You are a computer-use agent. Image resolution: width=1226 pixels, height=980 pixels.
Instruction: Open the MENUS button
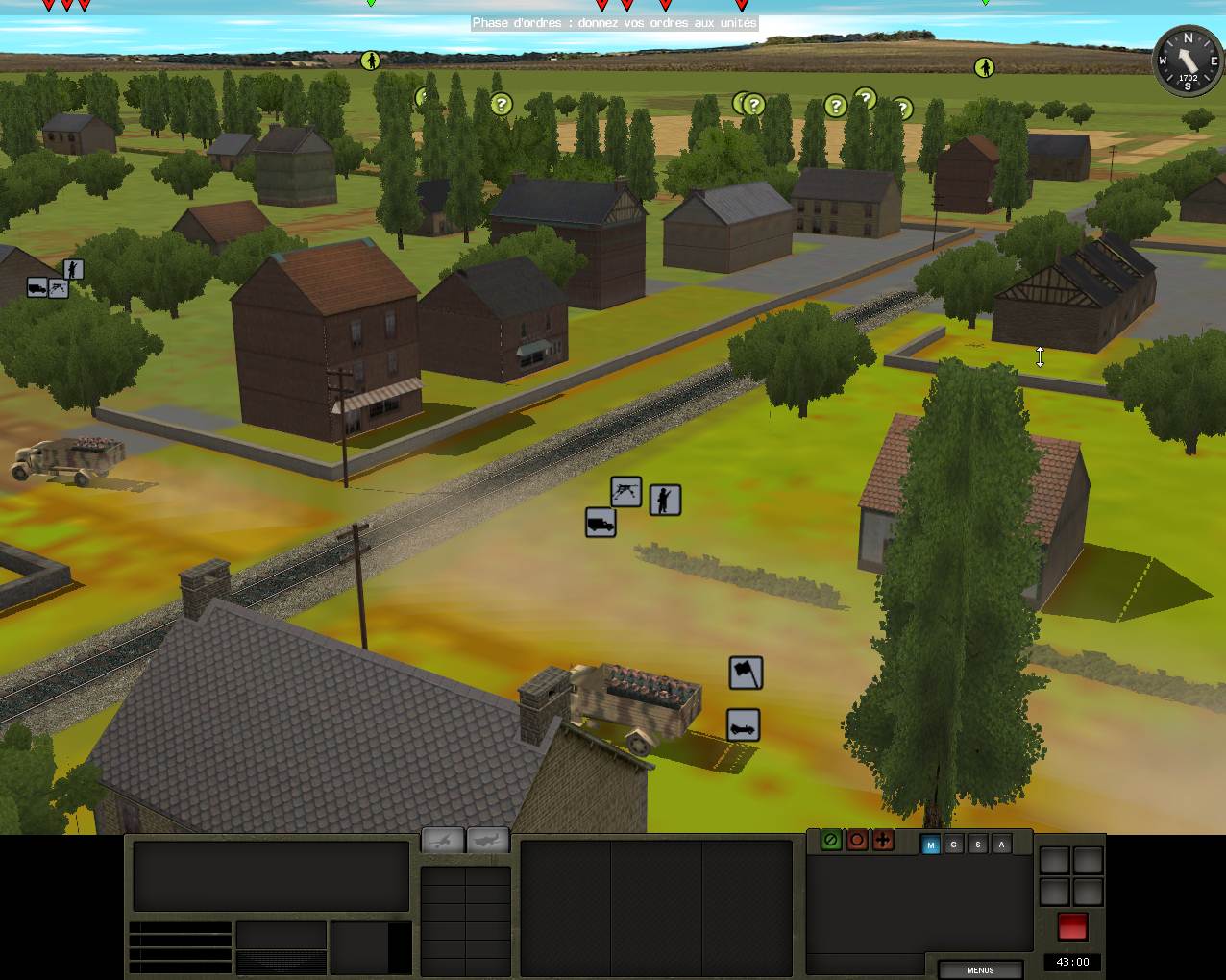point(980,969)
